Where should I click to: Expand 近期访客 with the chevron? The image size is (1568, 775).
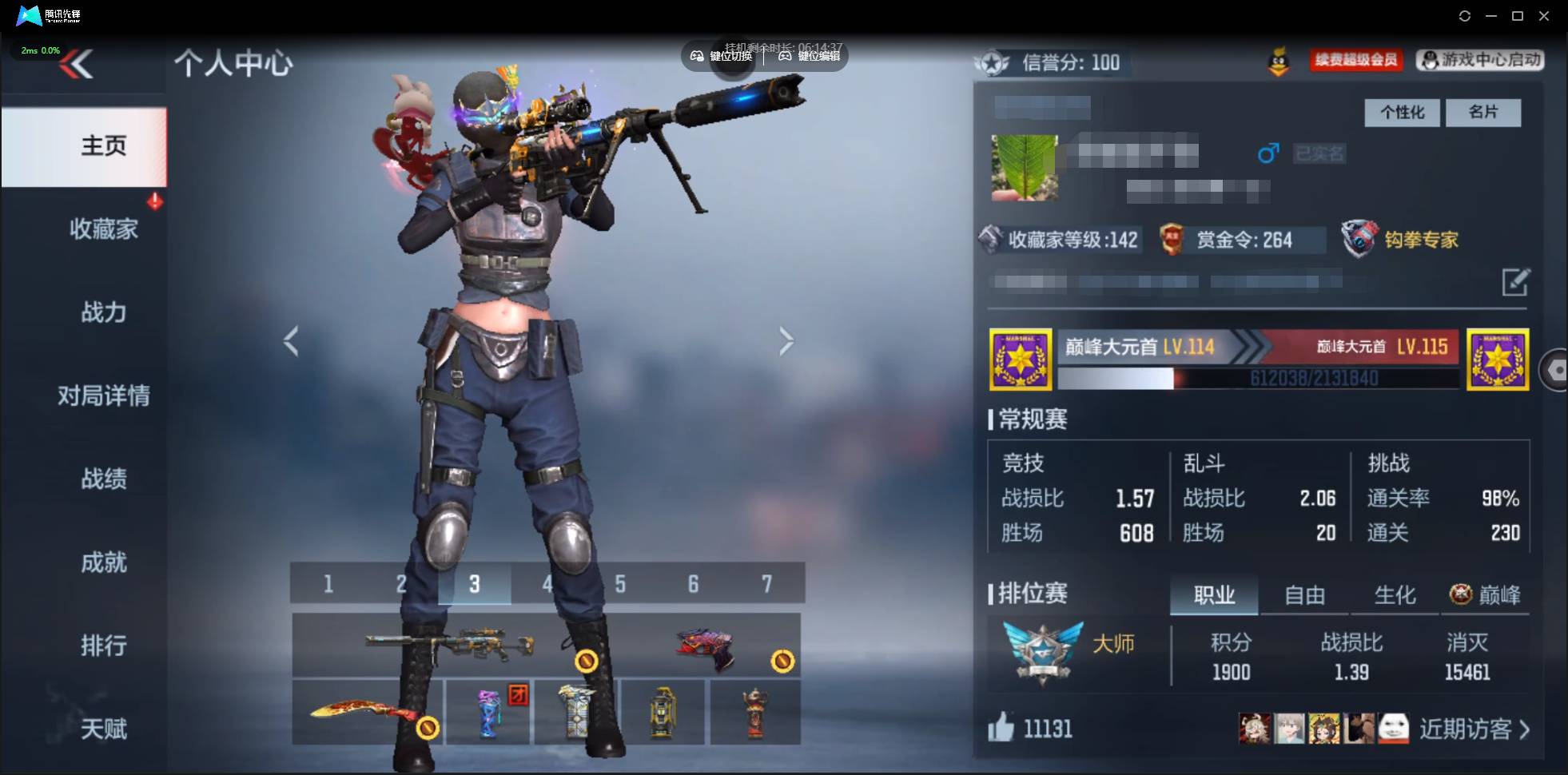click(1523, 729)
